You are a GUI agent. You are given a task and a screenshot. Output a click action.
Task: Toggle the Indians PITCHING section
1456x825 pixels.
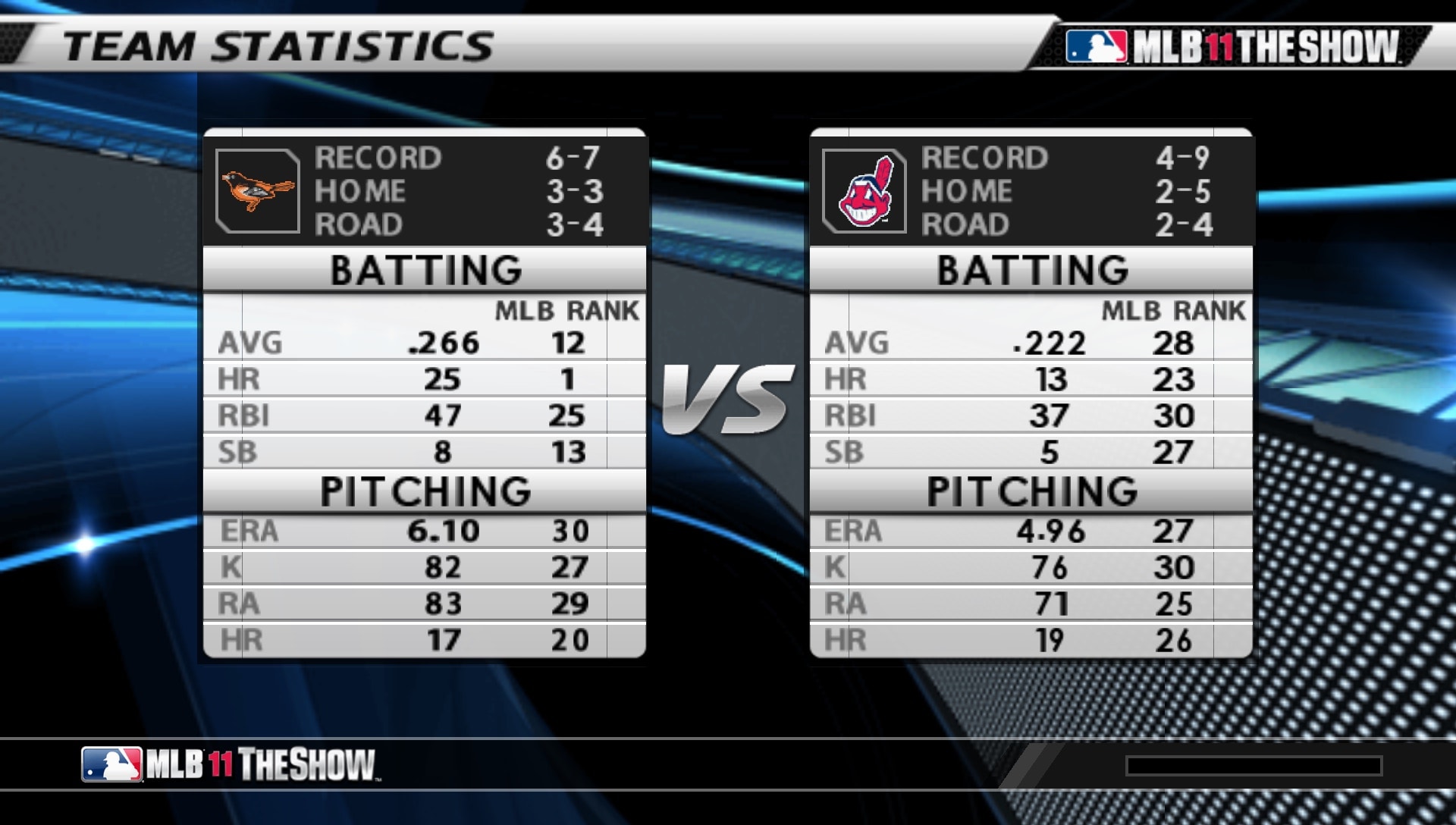coord(1033,492)
